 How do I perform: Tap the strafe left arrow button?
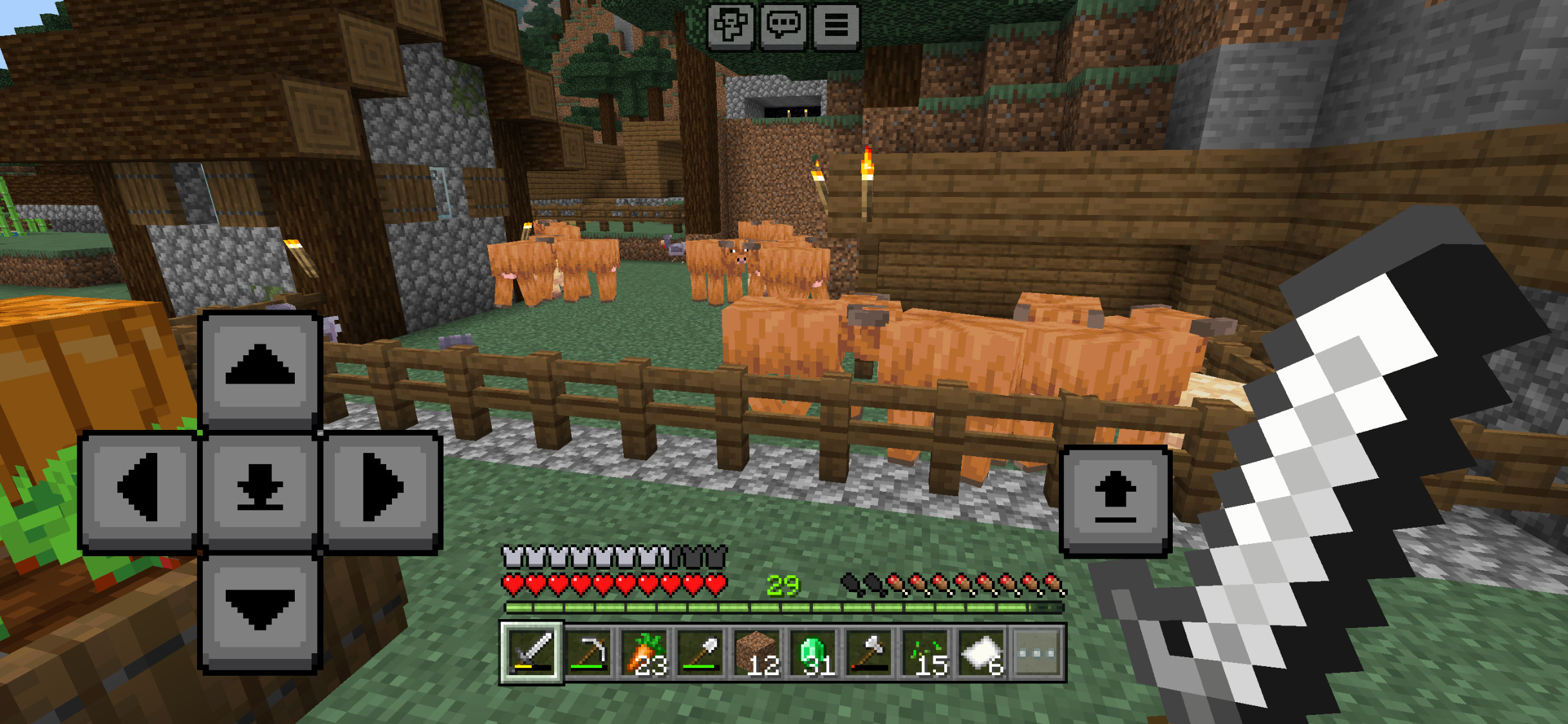[139, 488]
